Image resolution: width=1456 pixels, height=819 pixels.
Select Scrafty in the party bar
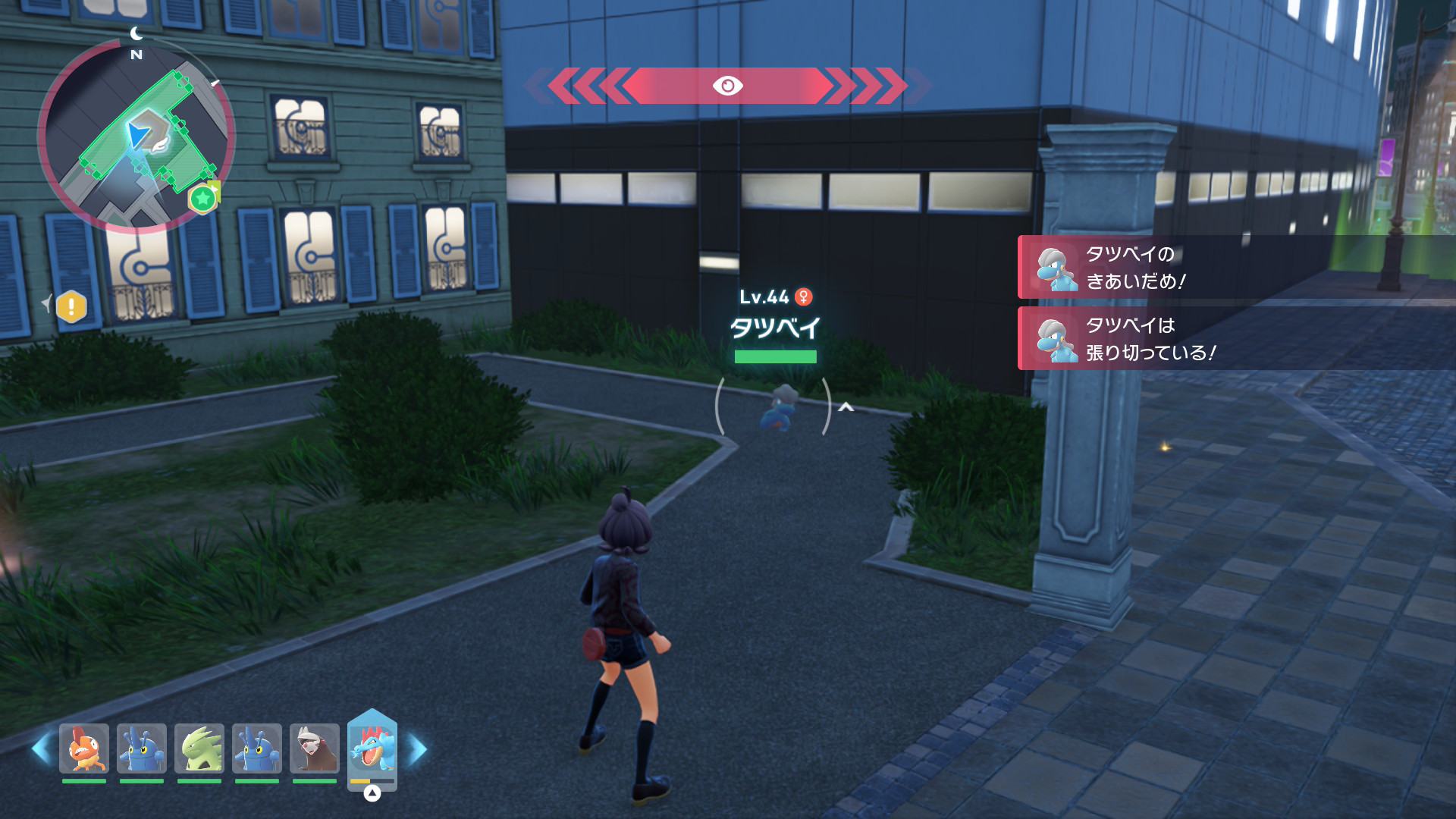coord(84,748)
